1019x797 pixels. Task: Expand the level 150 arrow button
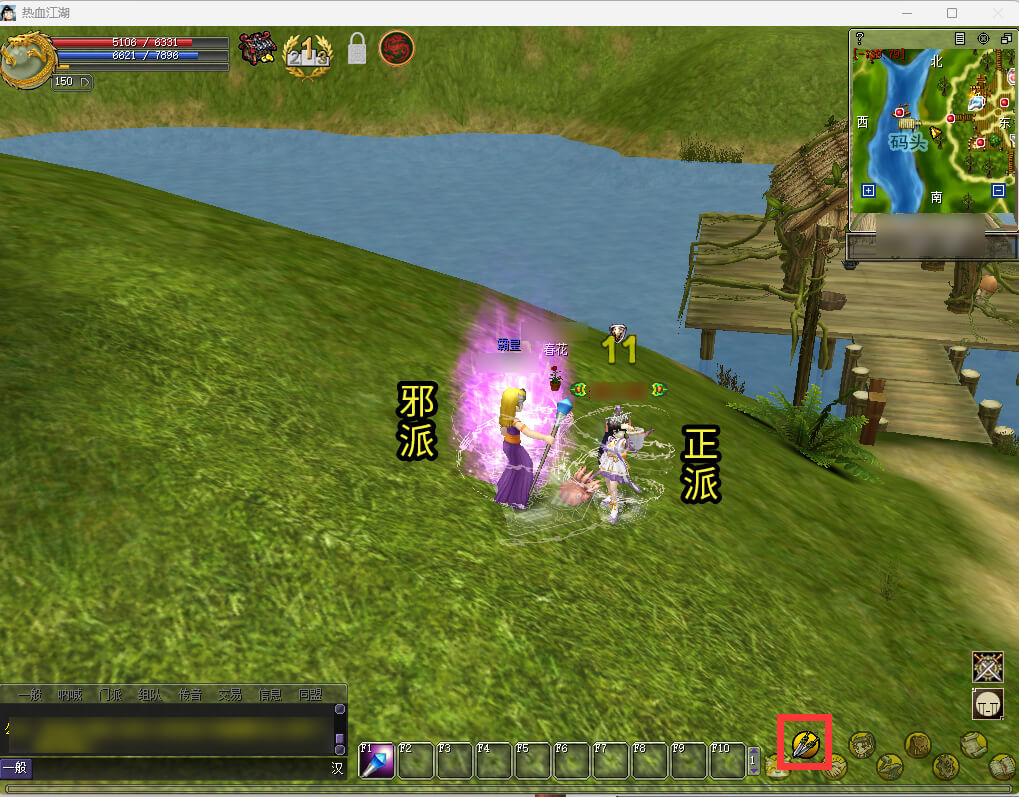tap(84, 81)
